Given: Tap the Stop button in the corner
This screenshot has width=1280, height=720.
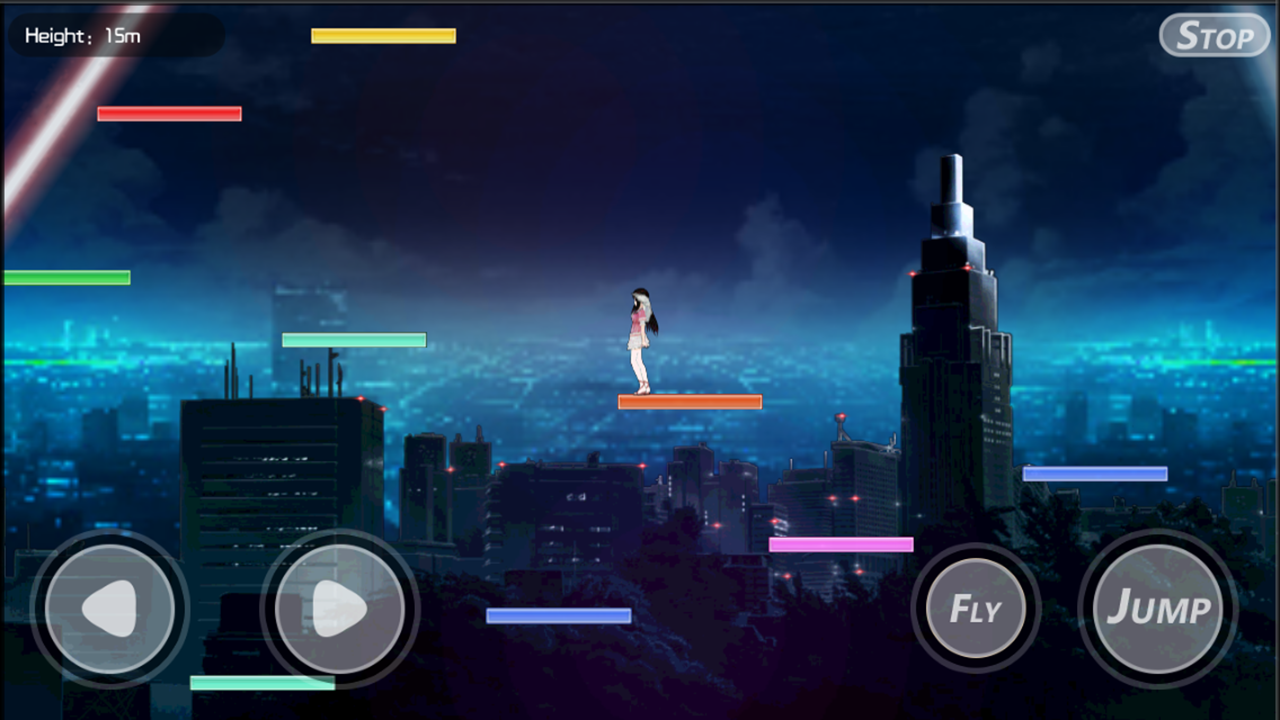Looking at the screenshot, I should 1214,36.
